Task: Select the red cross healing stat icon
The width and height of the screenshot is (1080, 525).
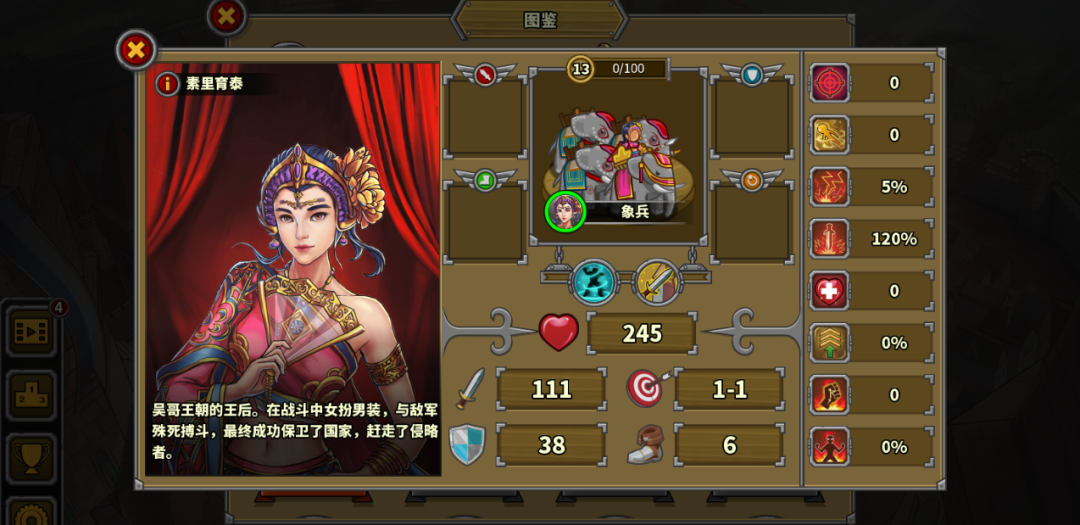Action: (x=830, y=291)
